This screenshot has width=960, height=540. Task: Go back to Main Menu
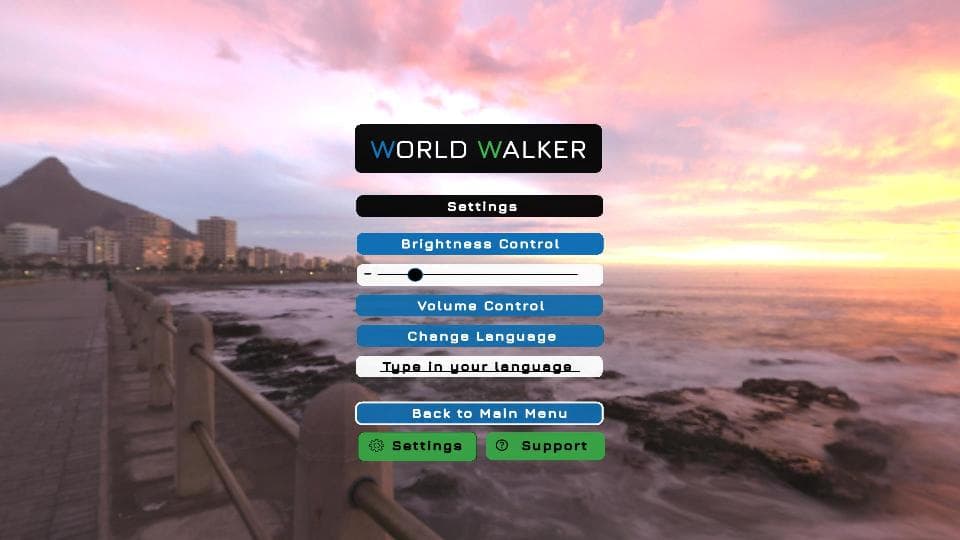coord(480,413)
